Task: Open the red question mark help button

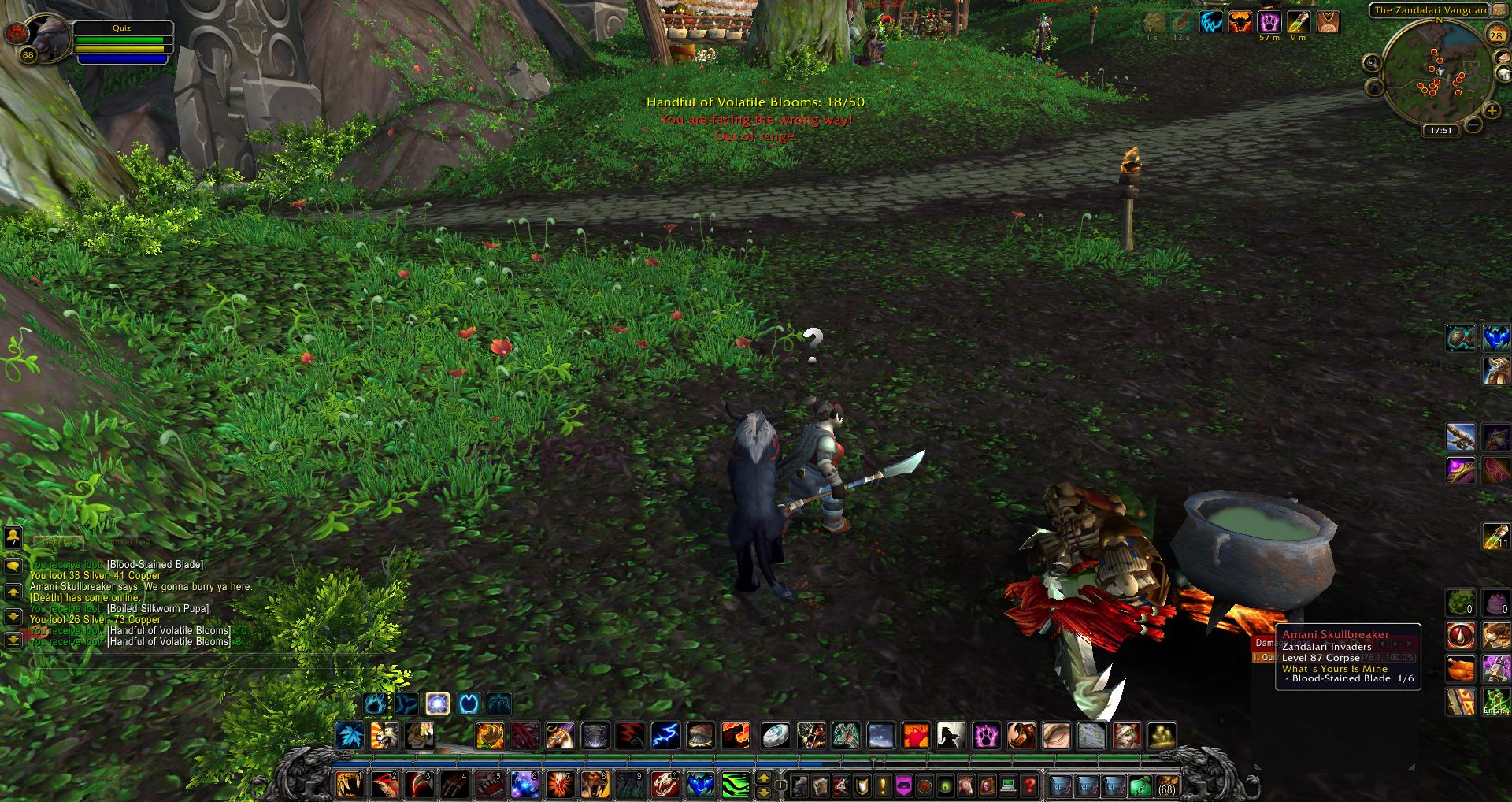Action: pyautogui.click(x=1029, y=785)
